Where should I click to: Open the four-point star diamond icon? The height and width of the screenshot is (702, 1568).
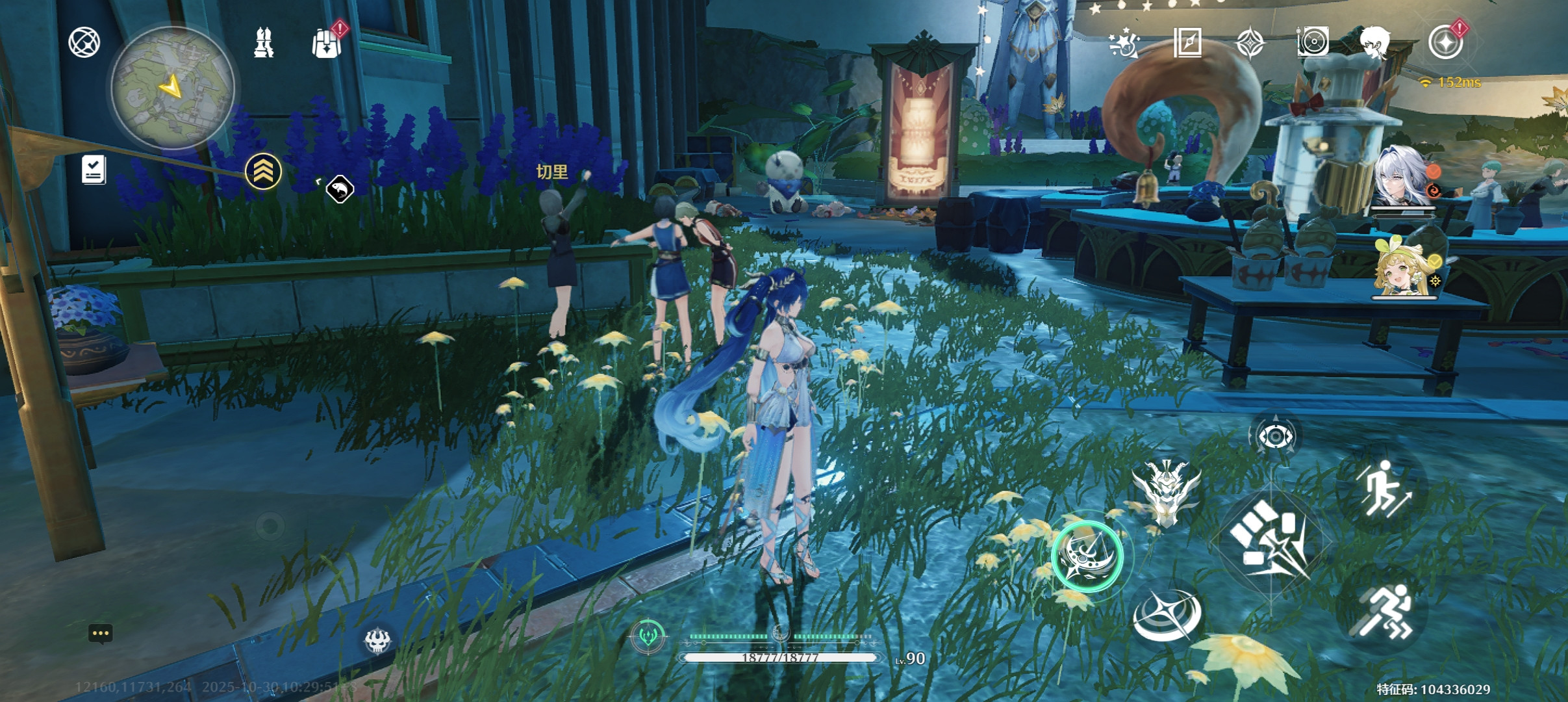pos(1250,44)
